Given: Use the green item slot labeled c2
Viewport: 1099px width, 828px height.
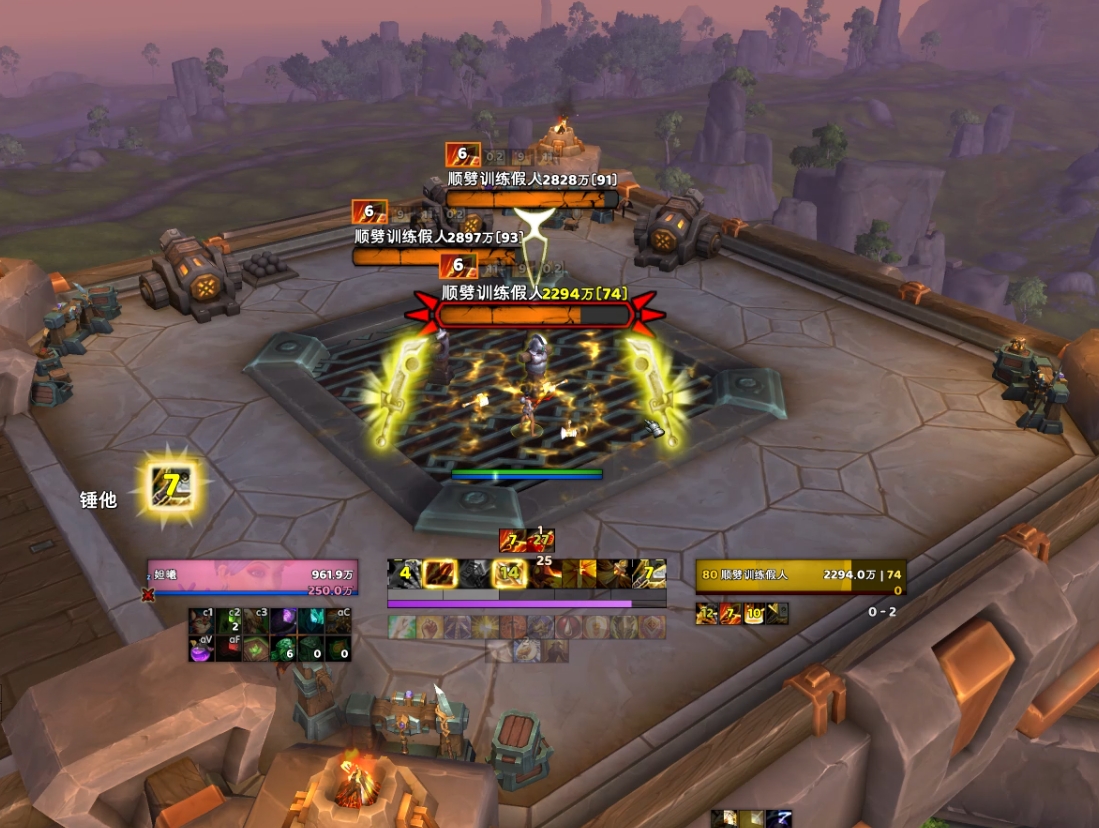Looking at the screenshot, I should [x=229, y=621].
